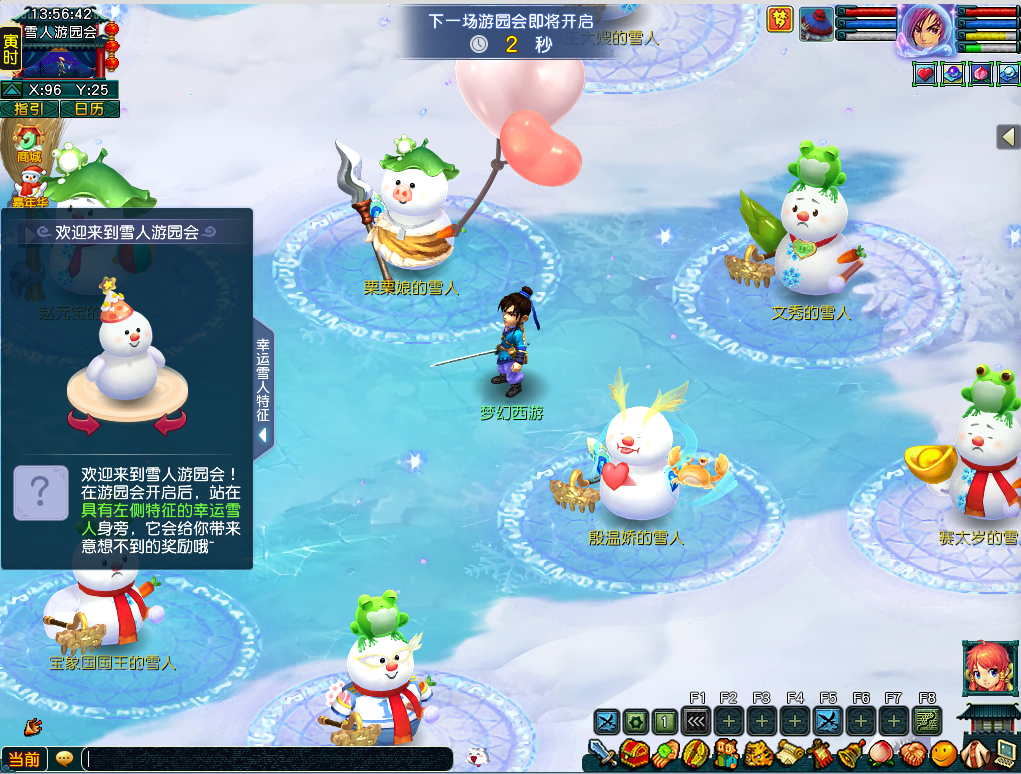Open the player character portrait

point(925,28)
